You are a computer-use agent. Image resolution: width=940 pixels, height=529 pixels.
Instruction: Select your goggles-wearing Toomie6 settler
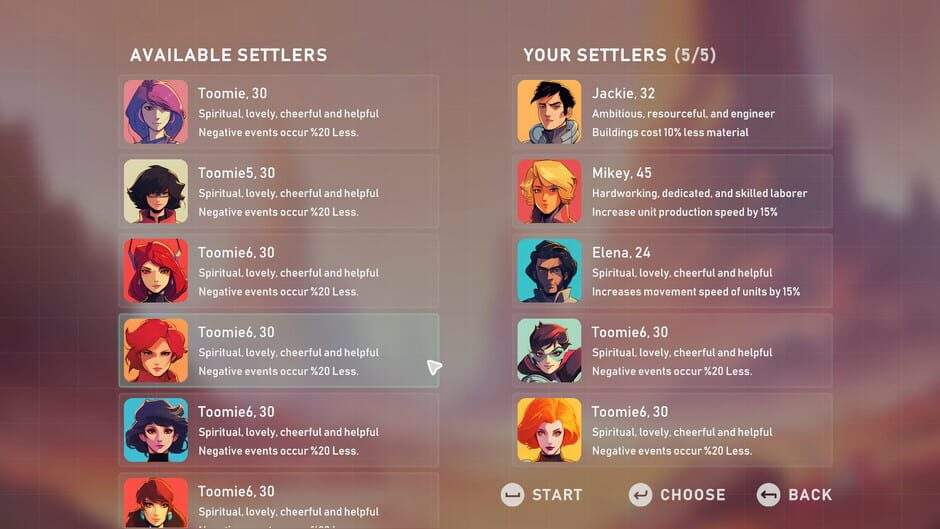pos(672,351)
